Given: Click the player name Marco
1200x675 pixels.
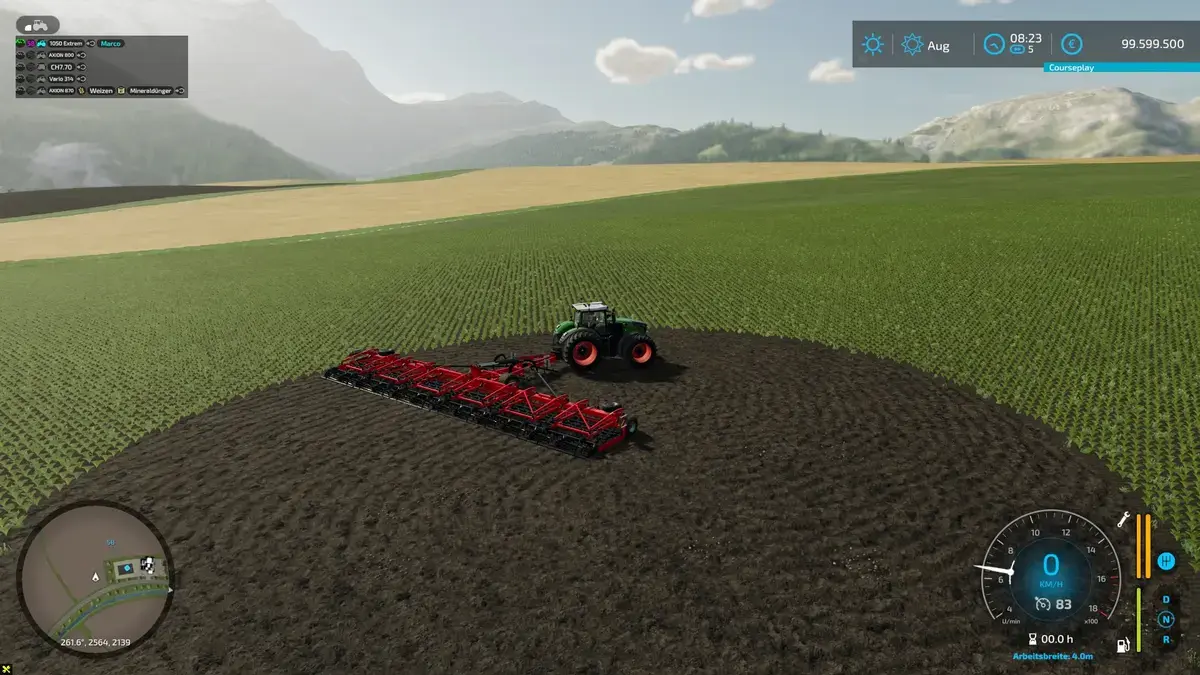Looking at the screenshot, I should point(111,44).
